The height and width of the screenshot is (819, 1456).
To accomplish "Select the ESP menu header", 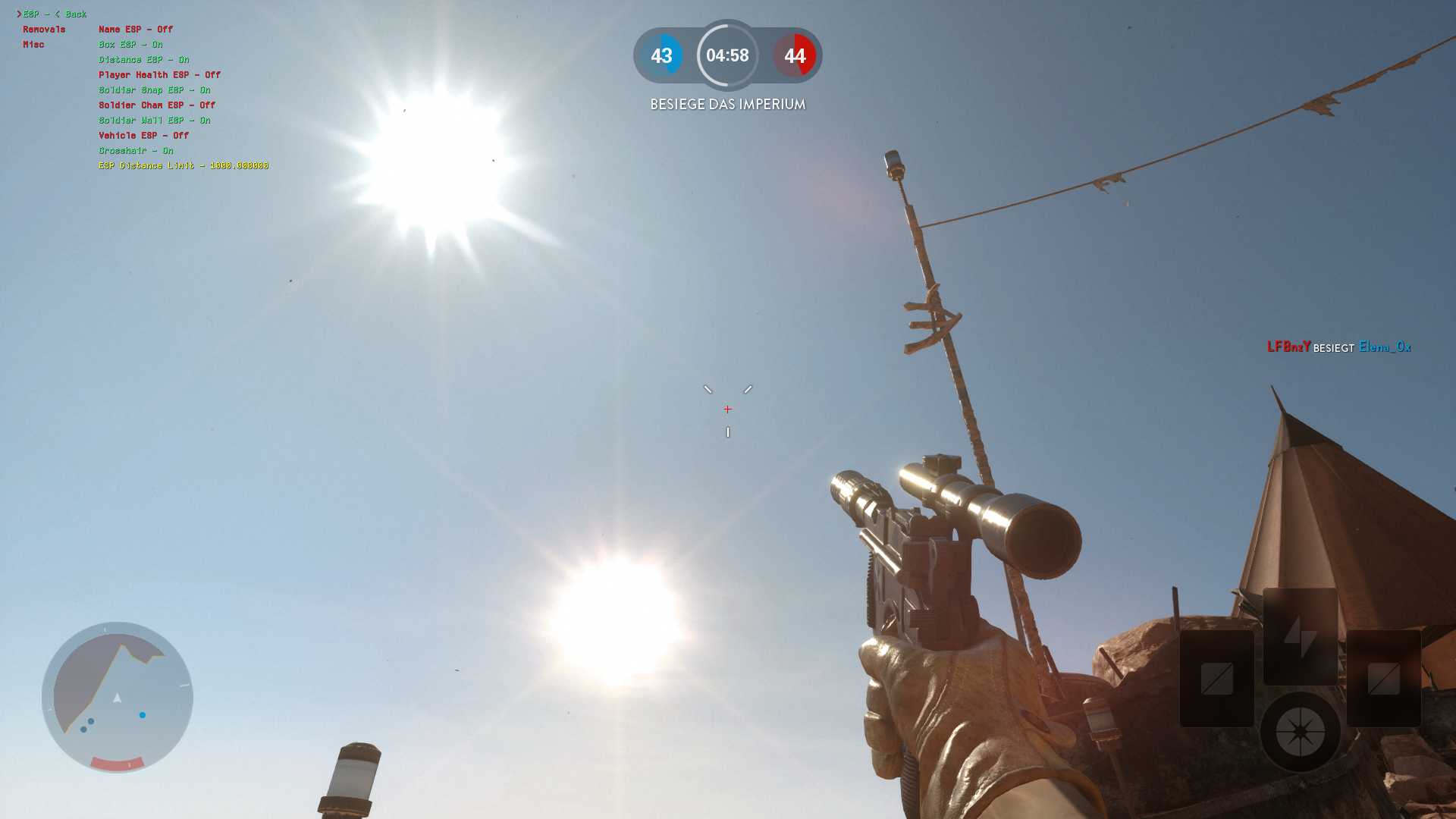I will pyautogui.click(x=31, y=13).
